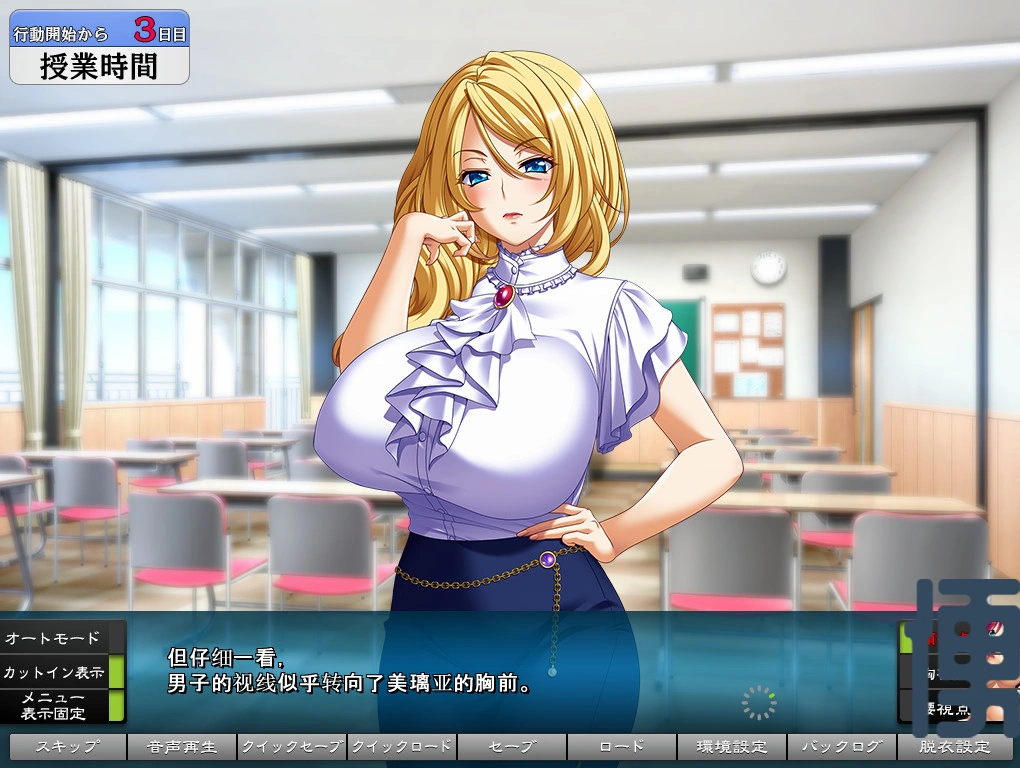Replay the voice with 音声再生

click(x=182, y=747)
